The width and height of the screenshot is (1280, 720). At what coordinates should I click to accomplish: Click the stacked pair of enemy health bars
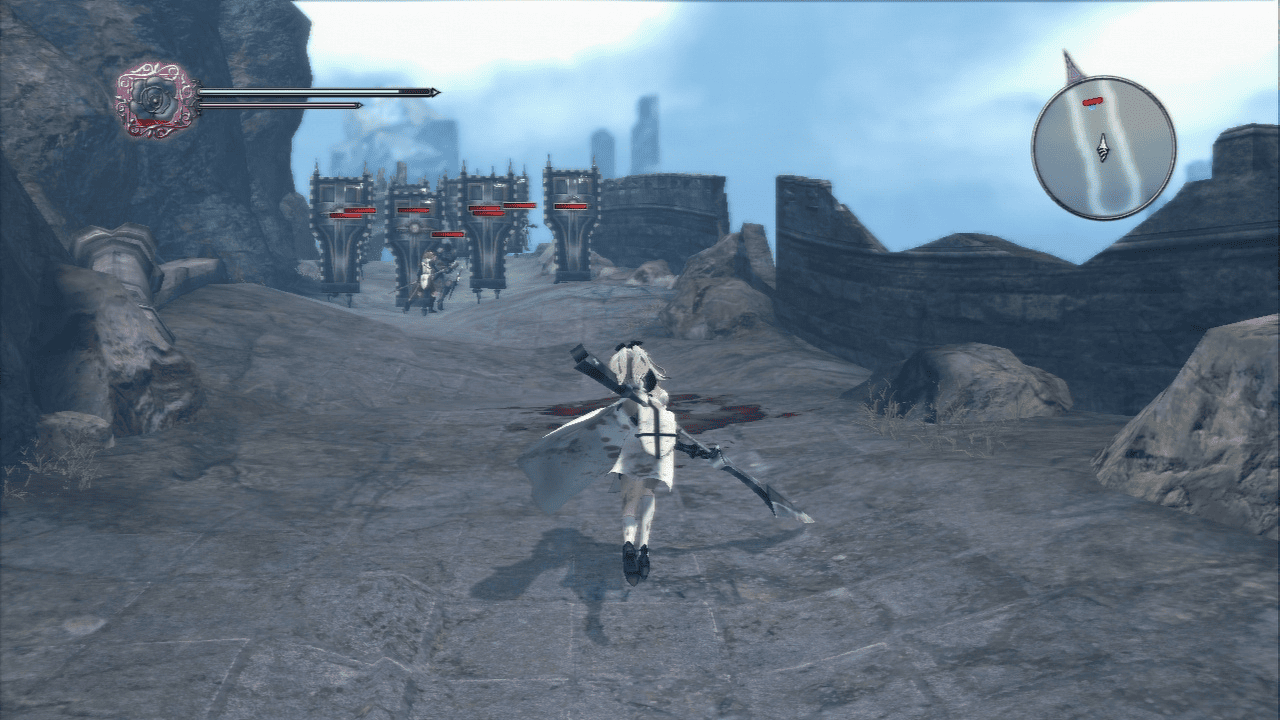486,210
